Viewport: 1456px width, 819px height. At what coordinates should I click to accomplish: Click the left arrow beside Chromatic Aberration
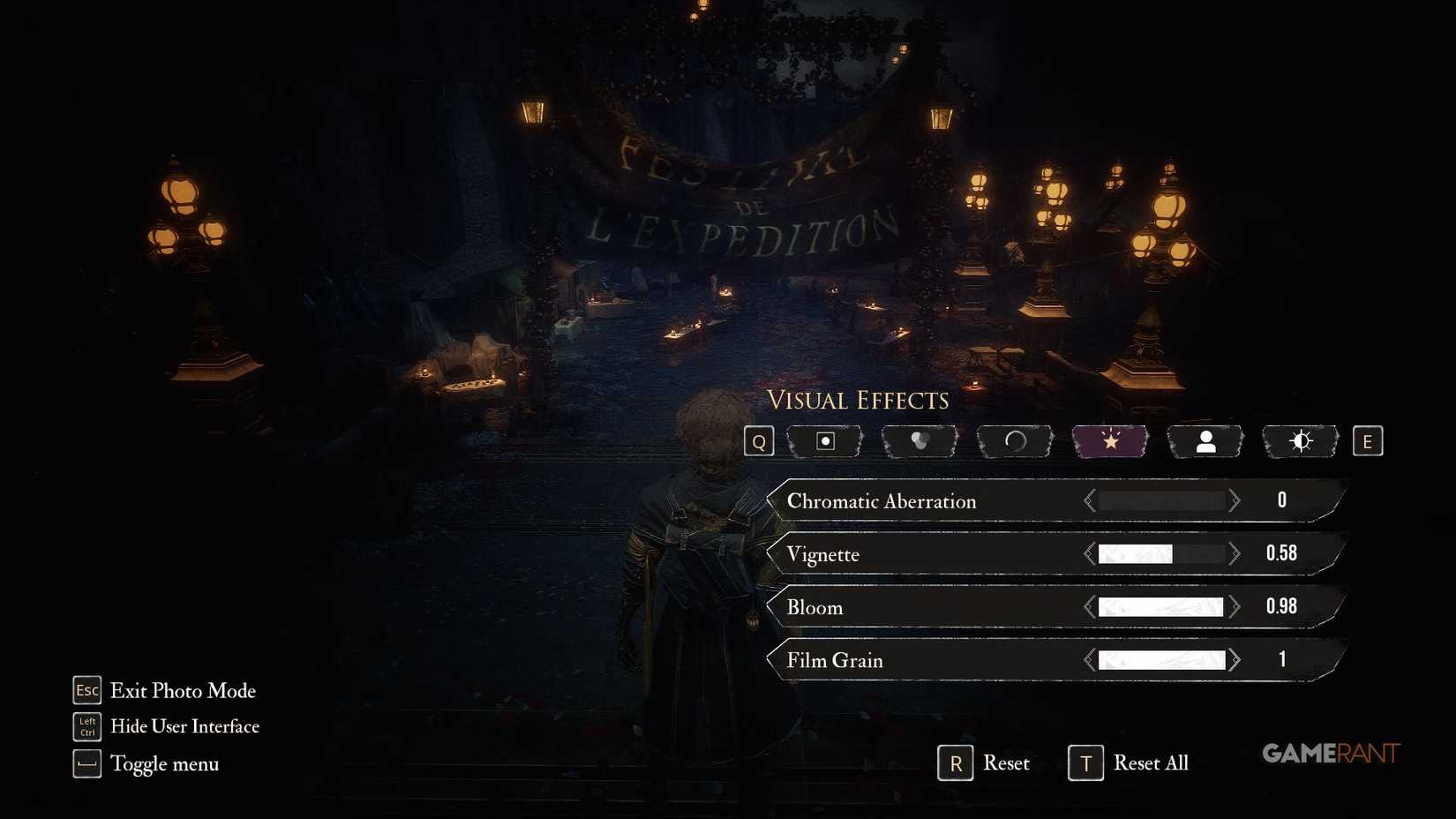[1088, 500]
